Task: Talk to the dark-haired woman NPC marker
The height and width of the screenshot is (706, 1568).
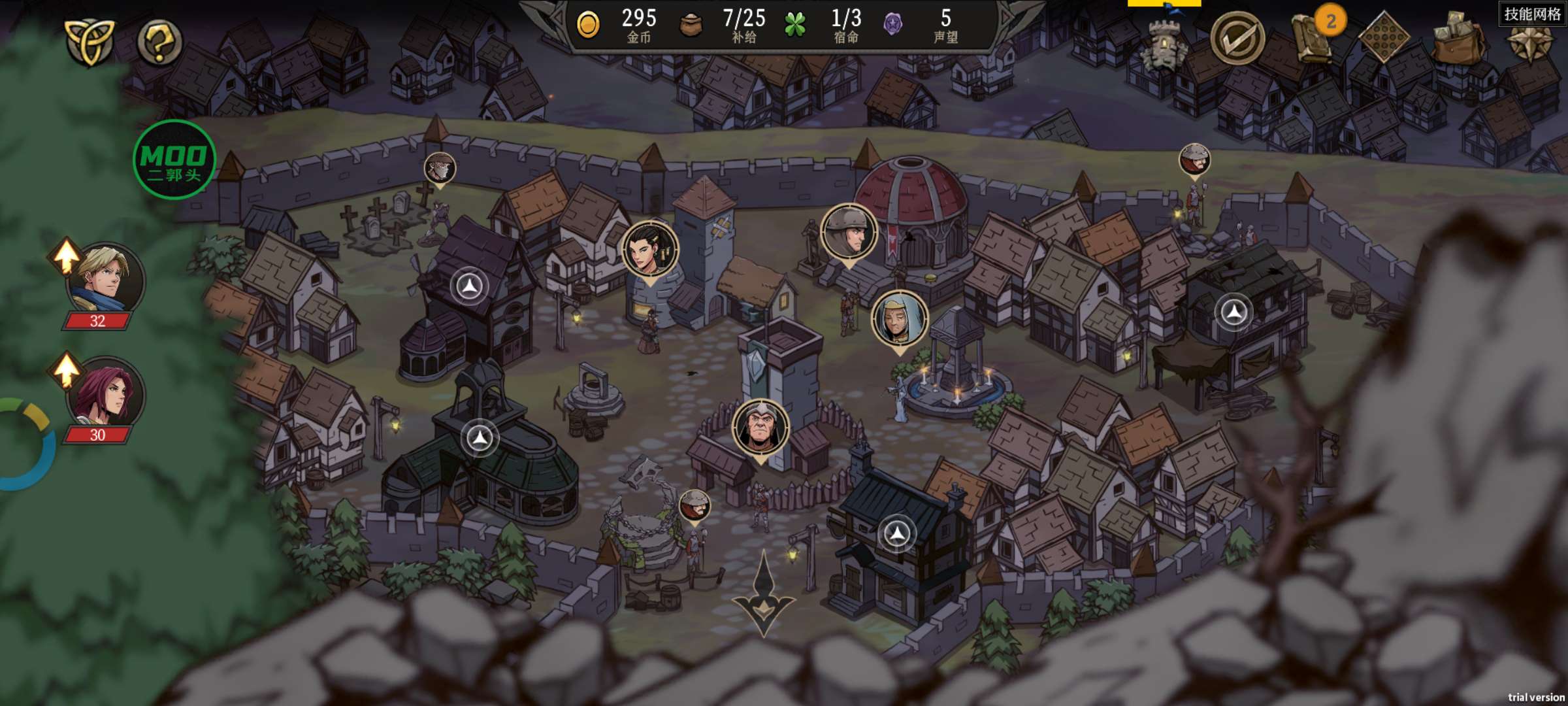Action: pos(649,249)
